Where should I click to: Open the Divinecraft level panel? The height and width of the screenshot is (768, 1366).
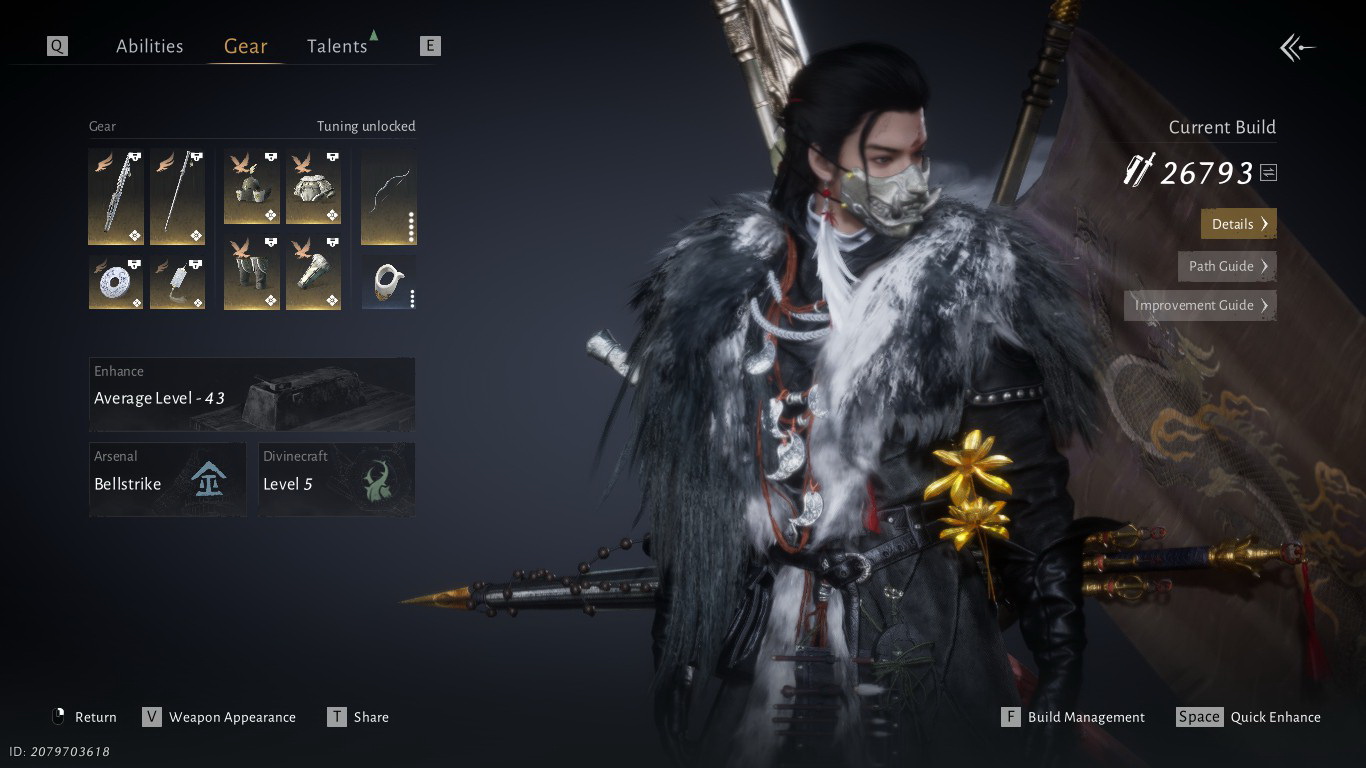pyautogui.click(x=336, y=480)
